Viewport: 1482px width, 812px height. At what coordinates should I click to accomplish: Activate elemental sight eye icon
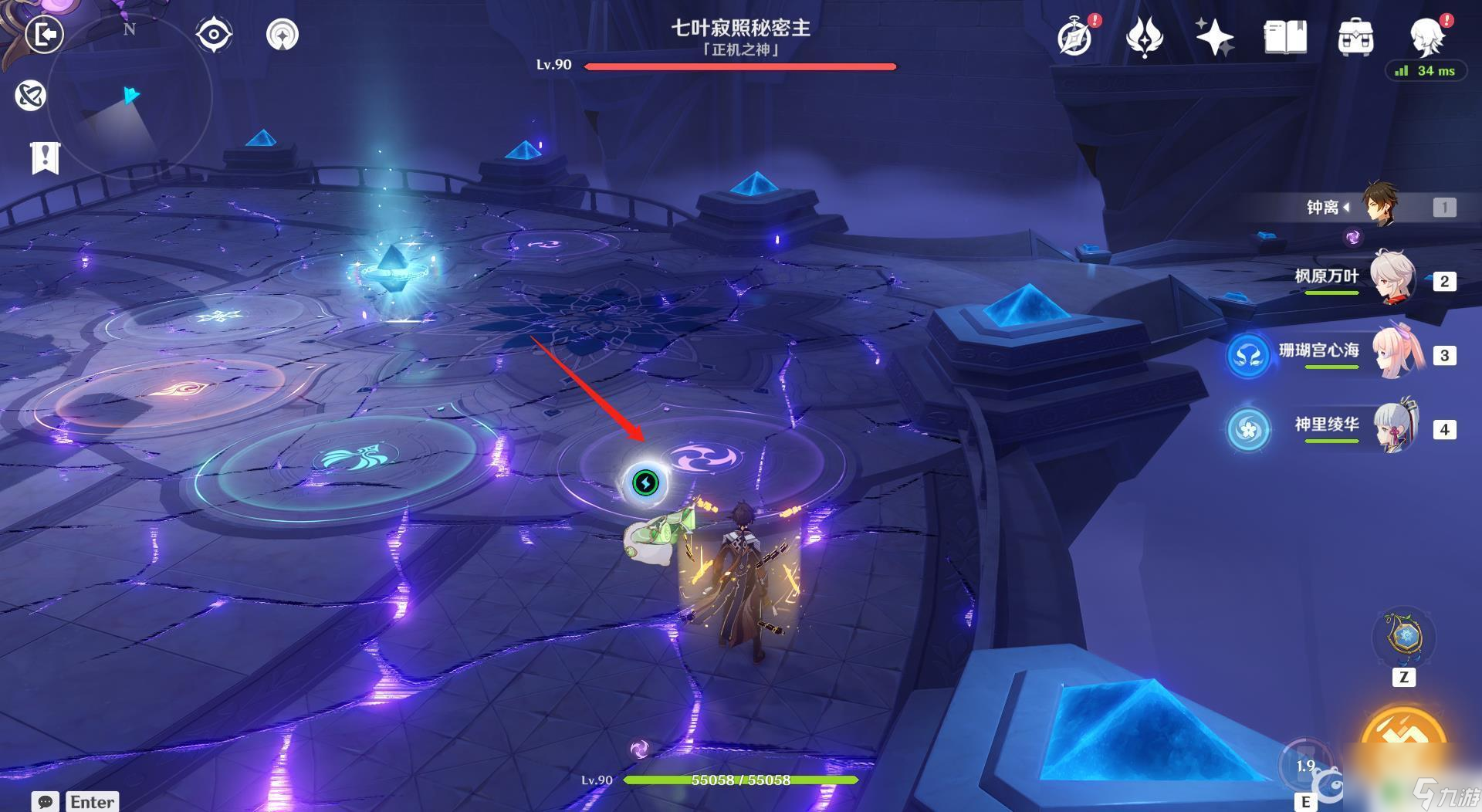214,35
